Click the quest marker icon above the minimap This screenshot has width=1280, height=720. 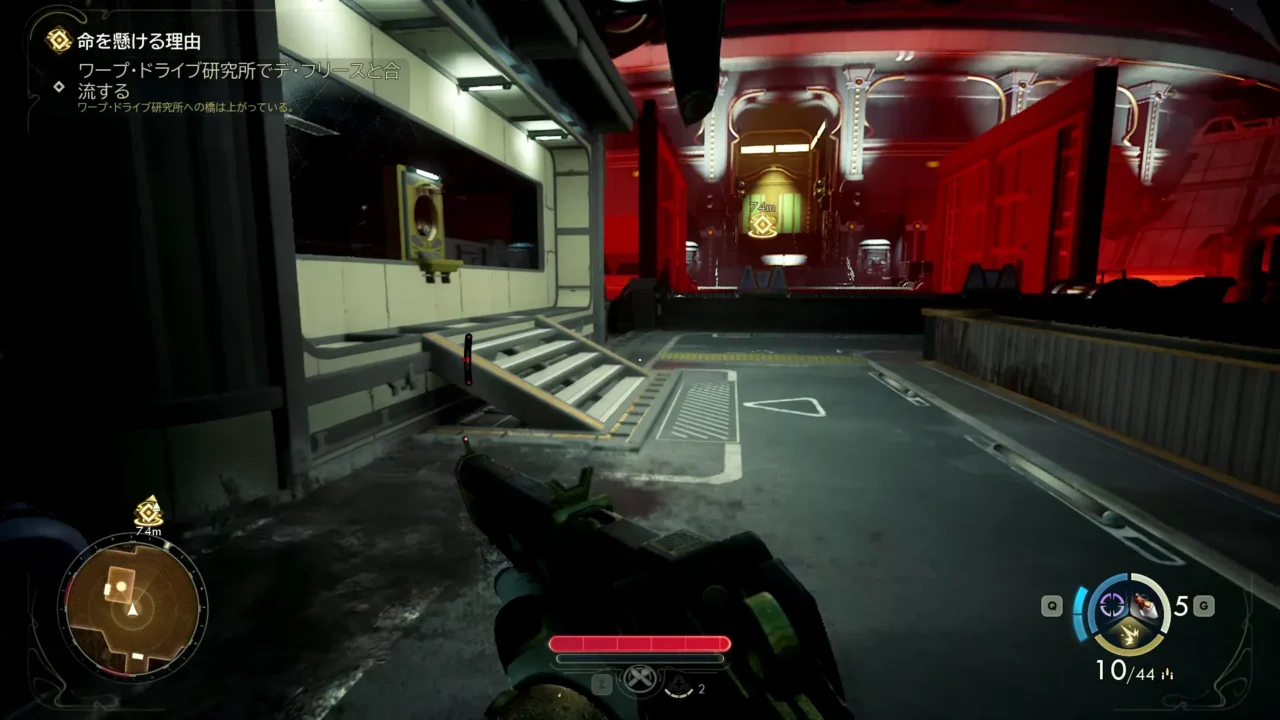coord(148,511)
